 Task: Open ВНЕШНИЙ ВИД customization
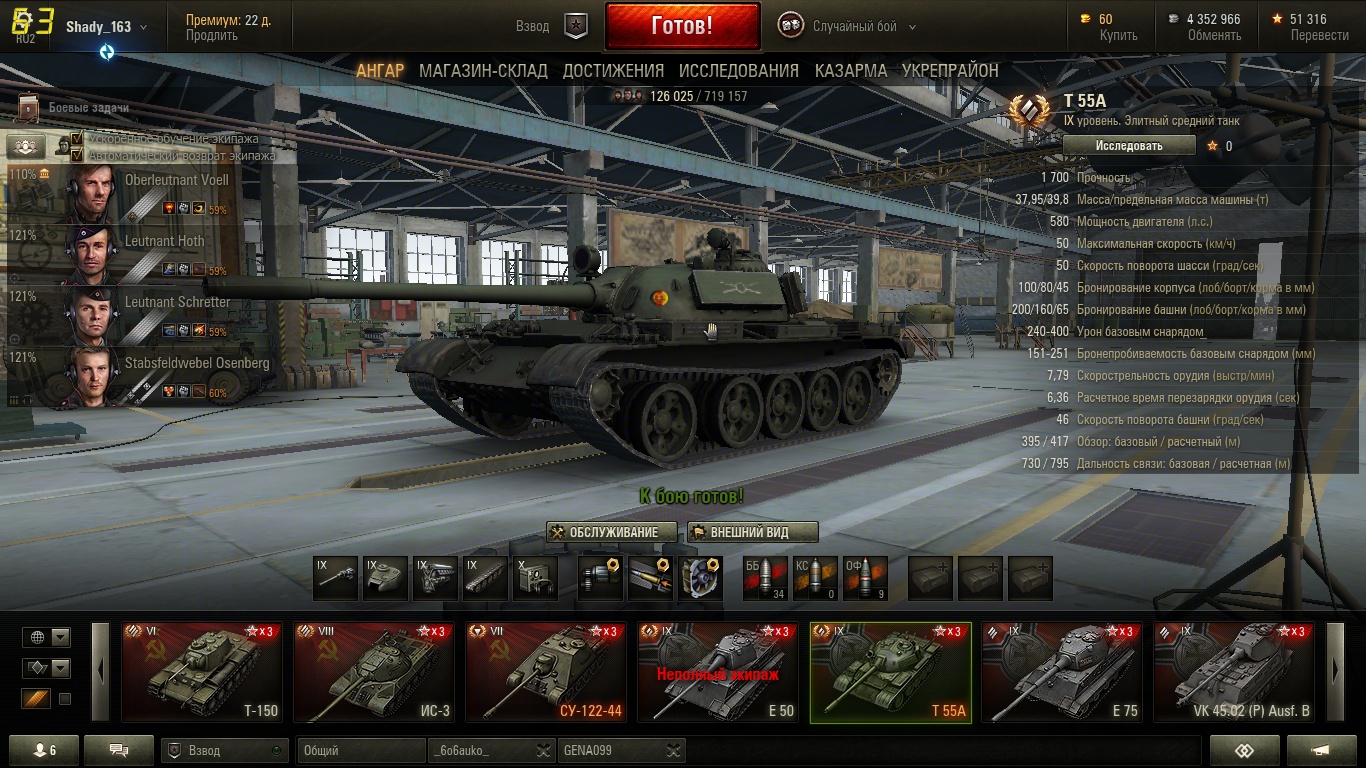coord(752,532)
